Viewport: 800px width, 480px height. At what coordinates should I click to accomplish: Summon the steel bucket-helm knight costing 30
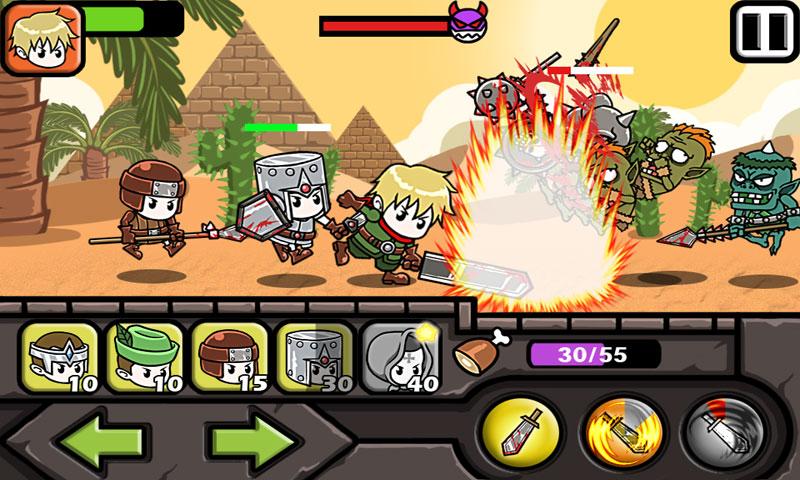point(314,357)
